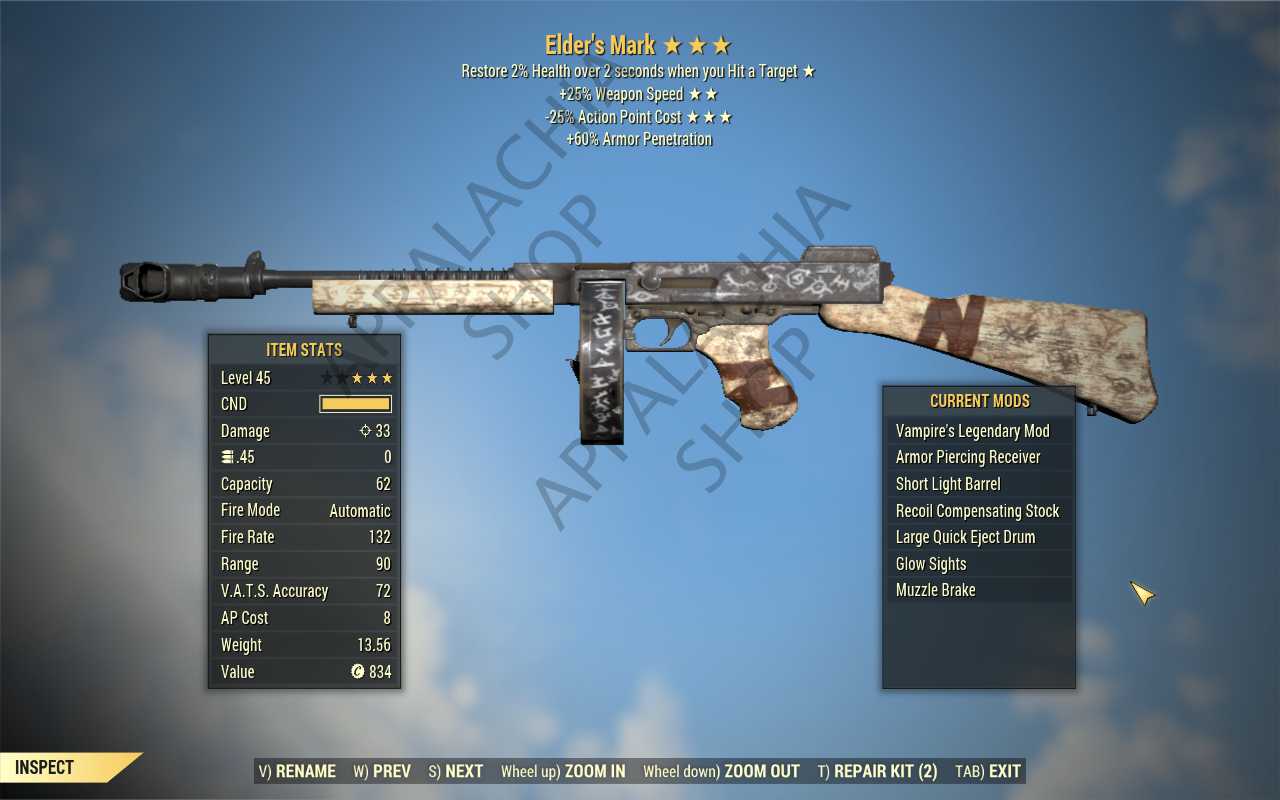Choose ZOOM OUT in the bottom bar
Image resolution: width=1280 pixels, height=800 pixels.
click(721, 771)
